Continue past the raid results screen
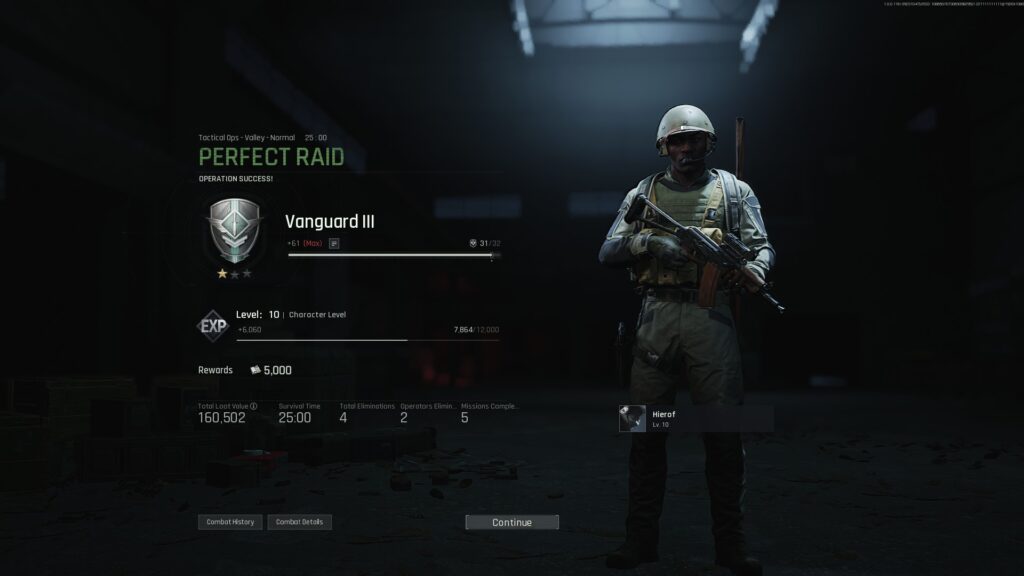Image resolution: width=1024 pixels, height=576 pixels. click(x=512, y=522)
